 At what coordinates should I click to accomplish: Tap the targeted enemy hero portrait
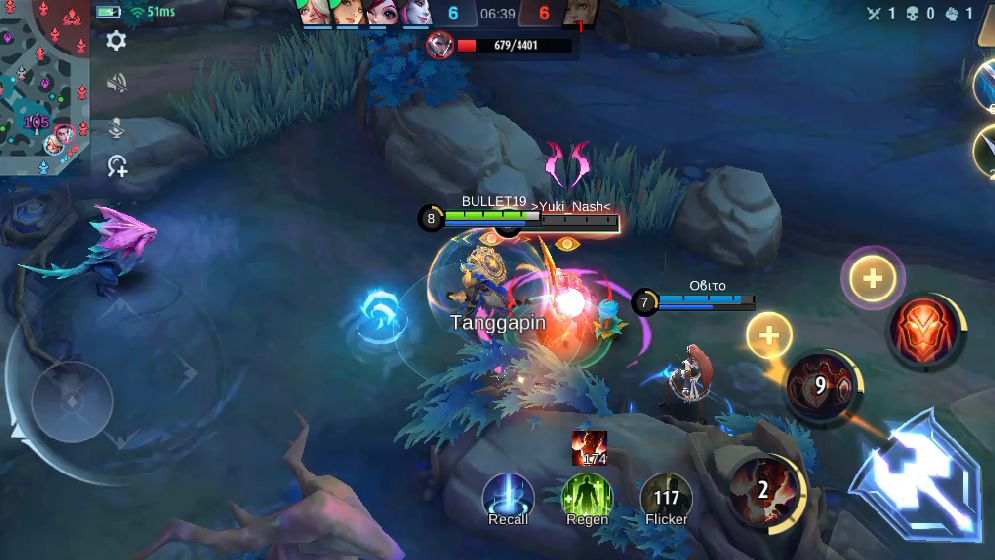(x=440, y=45)
